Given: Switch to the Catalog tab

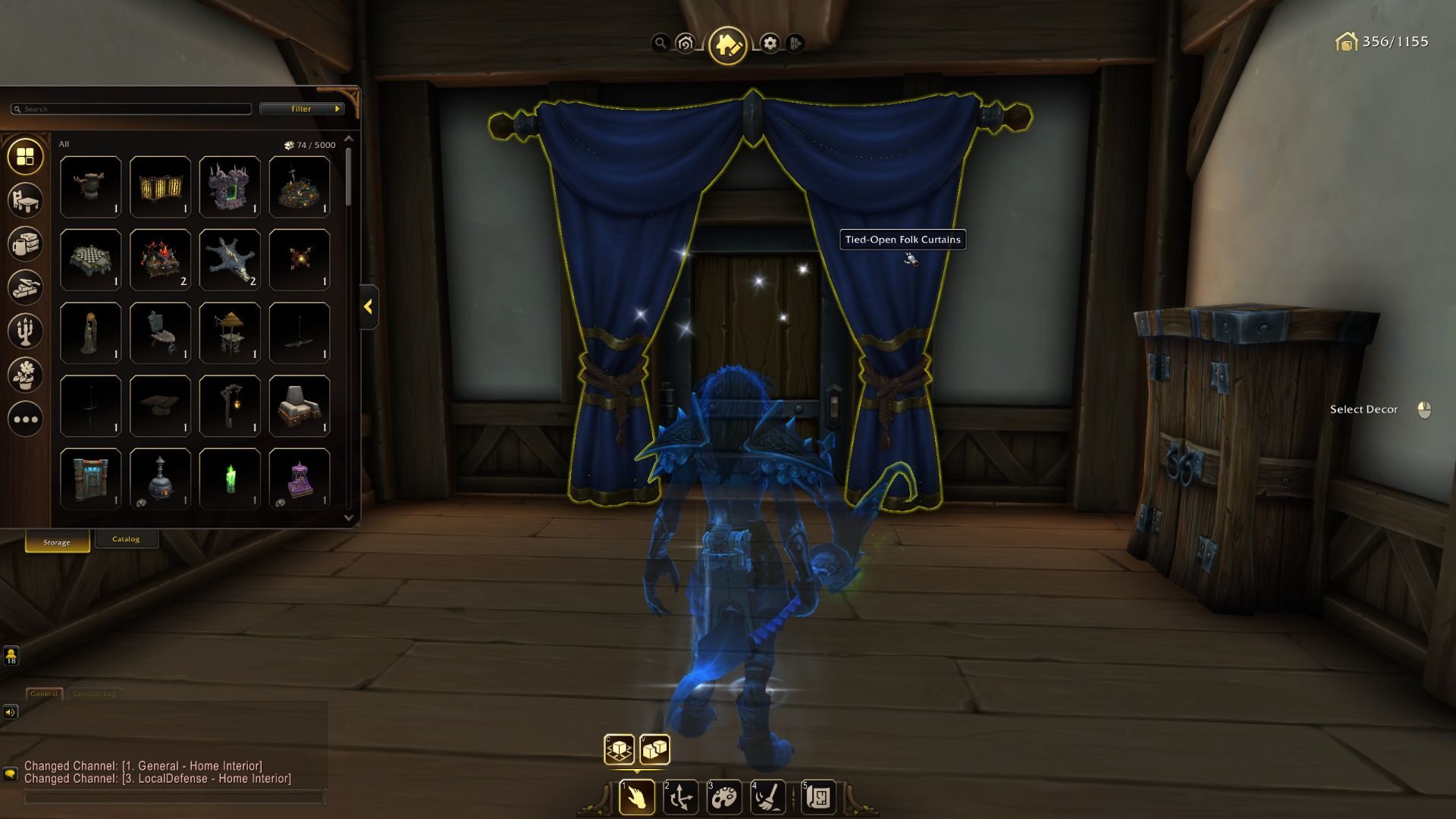Looking at the screenshot, I should tap(127, 538).
